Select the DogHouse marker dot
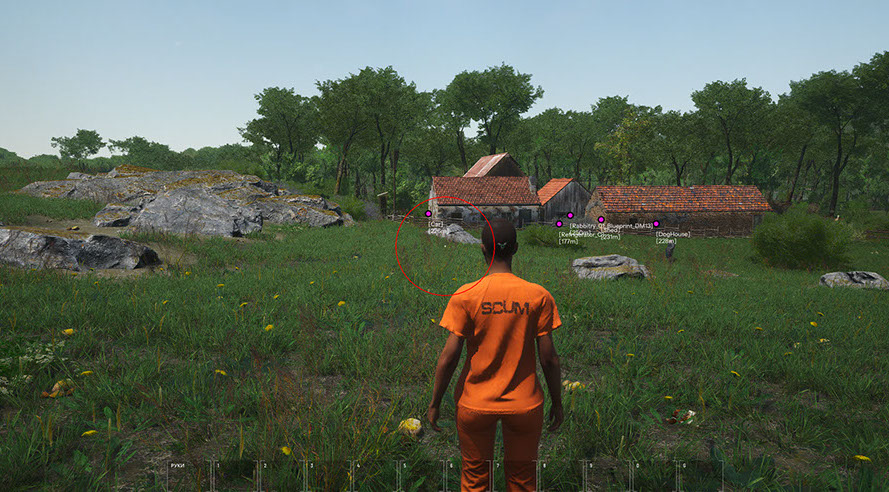 [656, 224]
